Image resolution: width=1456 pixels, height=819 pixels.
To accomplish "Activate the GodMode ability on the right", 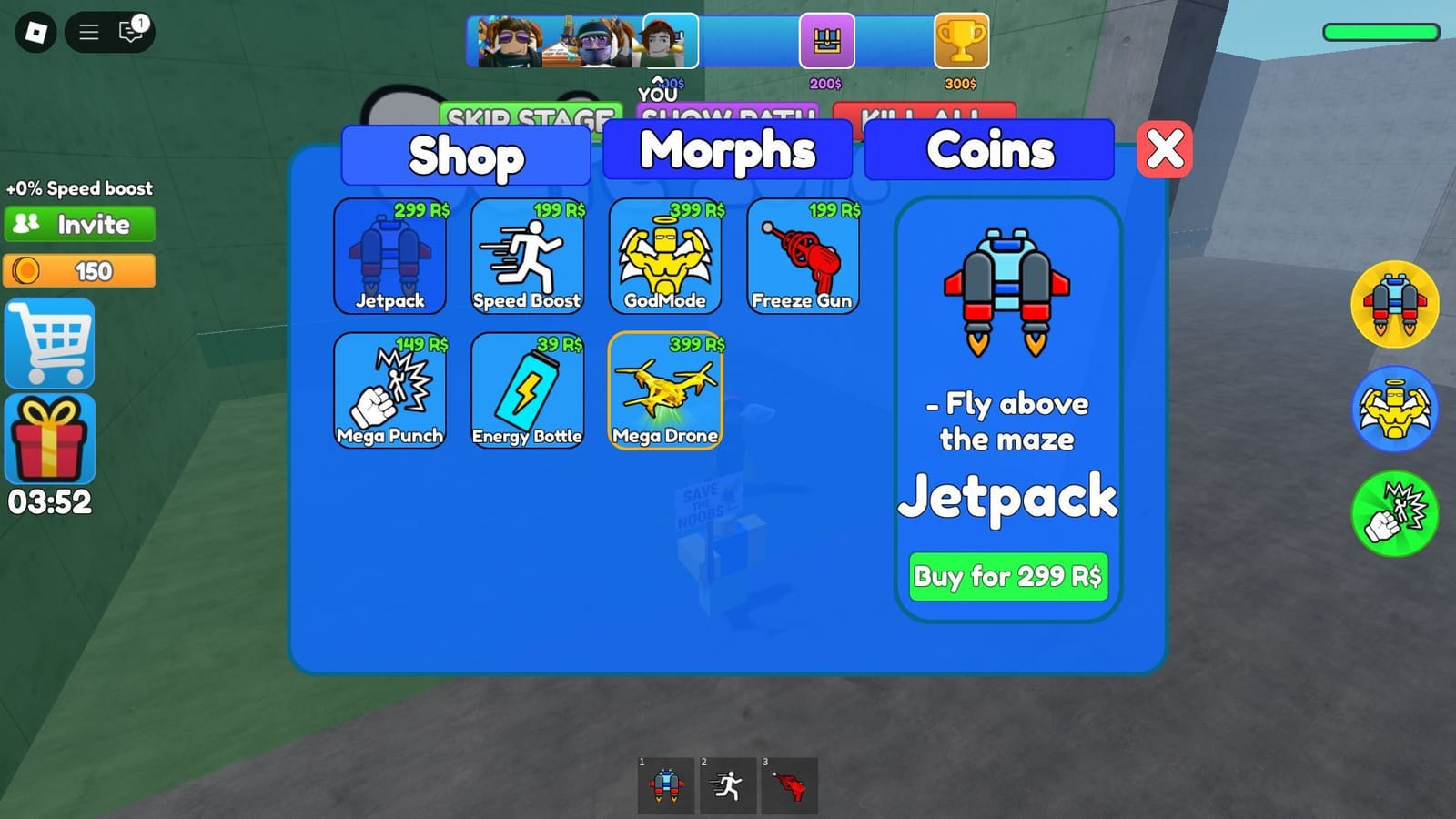I will 1397,409.
